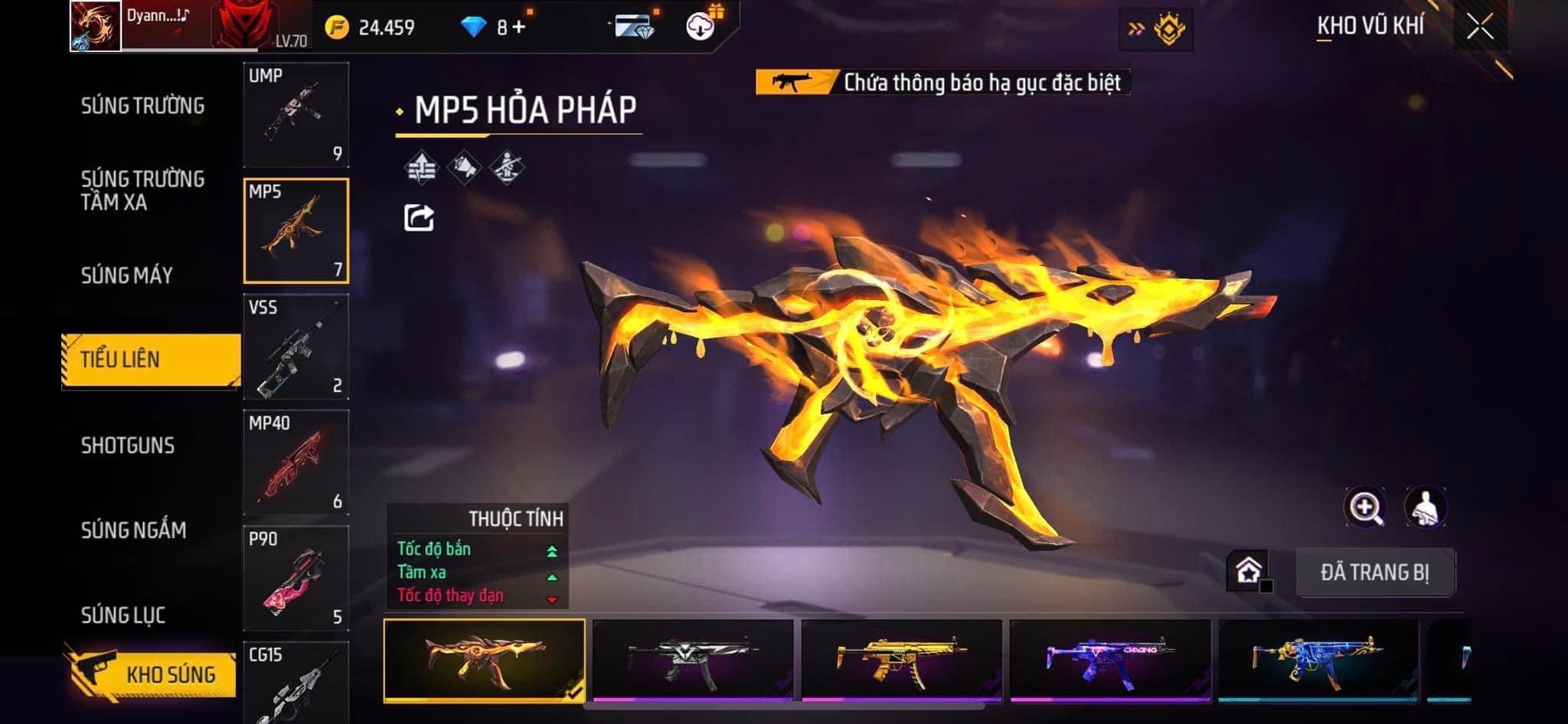
Task: Show the Súng Ngắm category
Action: pyautogui.click(x=134, y=530)
